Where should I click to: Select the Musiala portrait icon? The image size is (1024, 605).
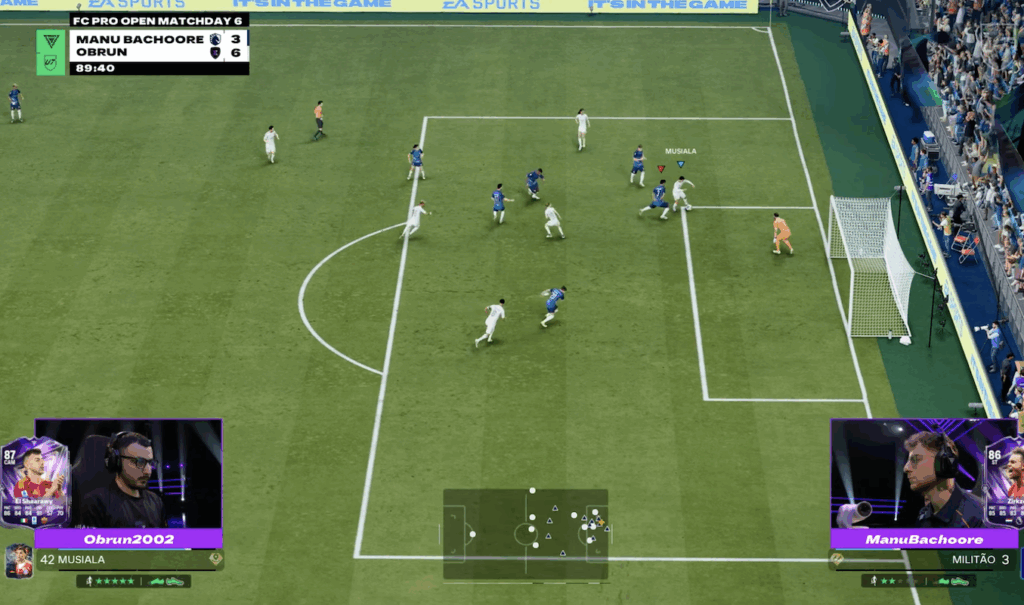point(18,561)
